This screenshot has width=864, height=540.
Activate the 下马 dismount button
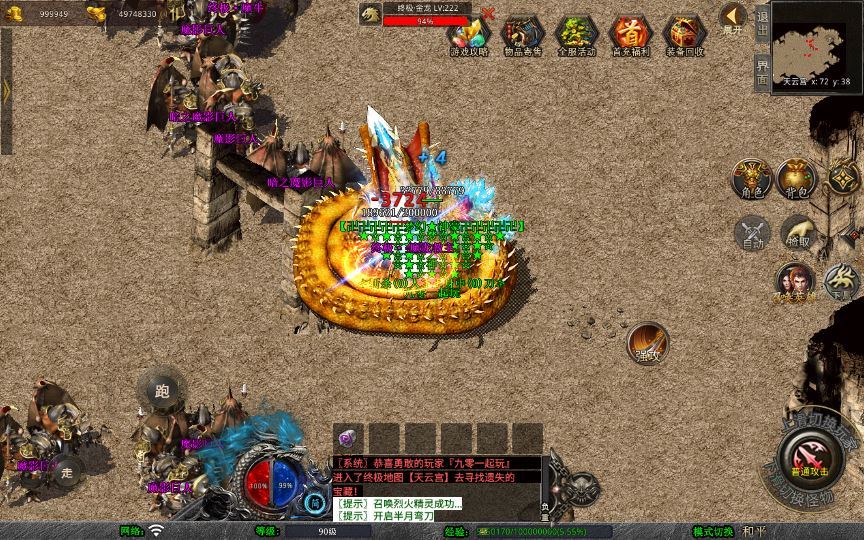pyautogui.click(x=840, y=281)
